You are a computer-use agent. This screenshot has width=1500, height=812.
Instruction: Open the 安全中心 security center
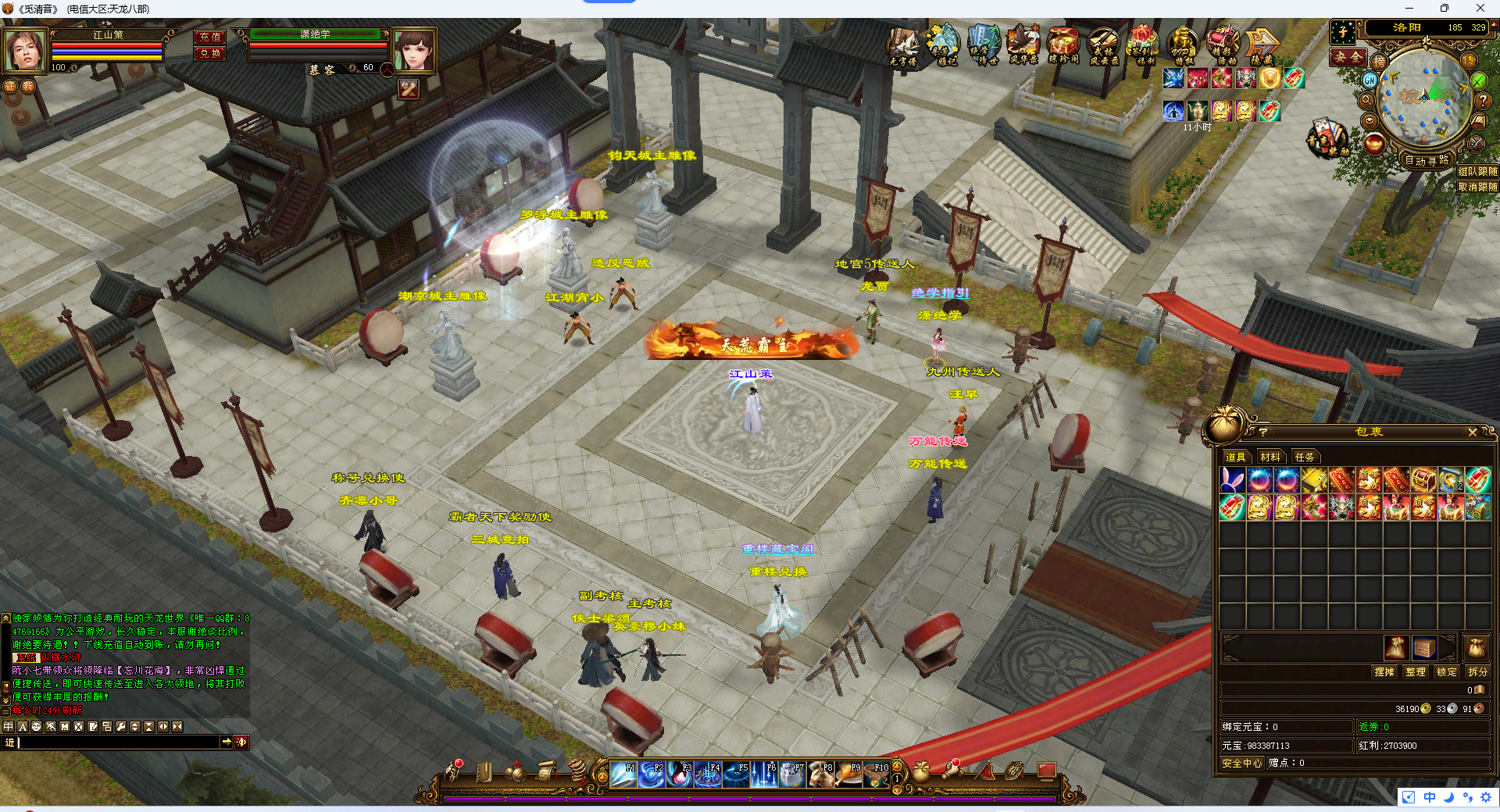pyautogui.click(x=1241, y=763)
